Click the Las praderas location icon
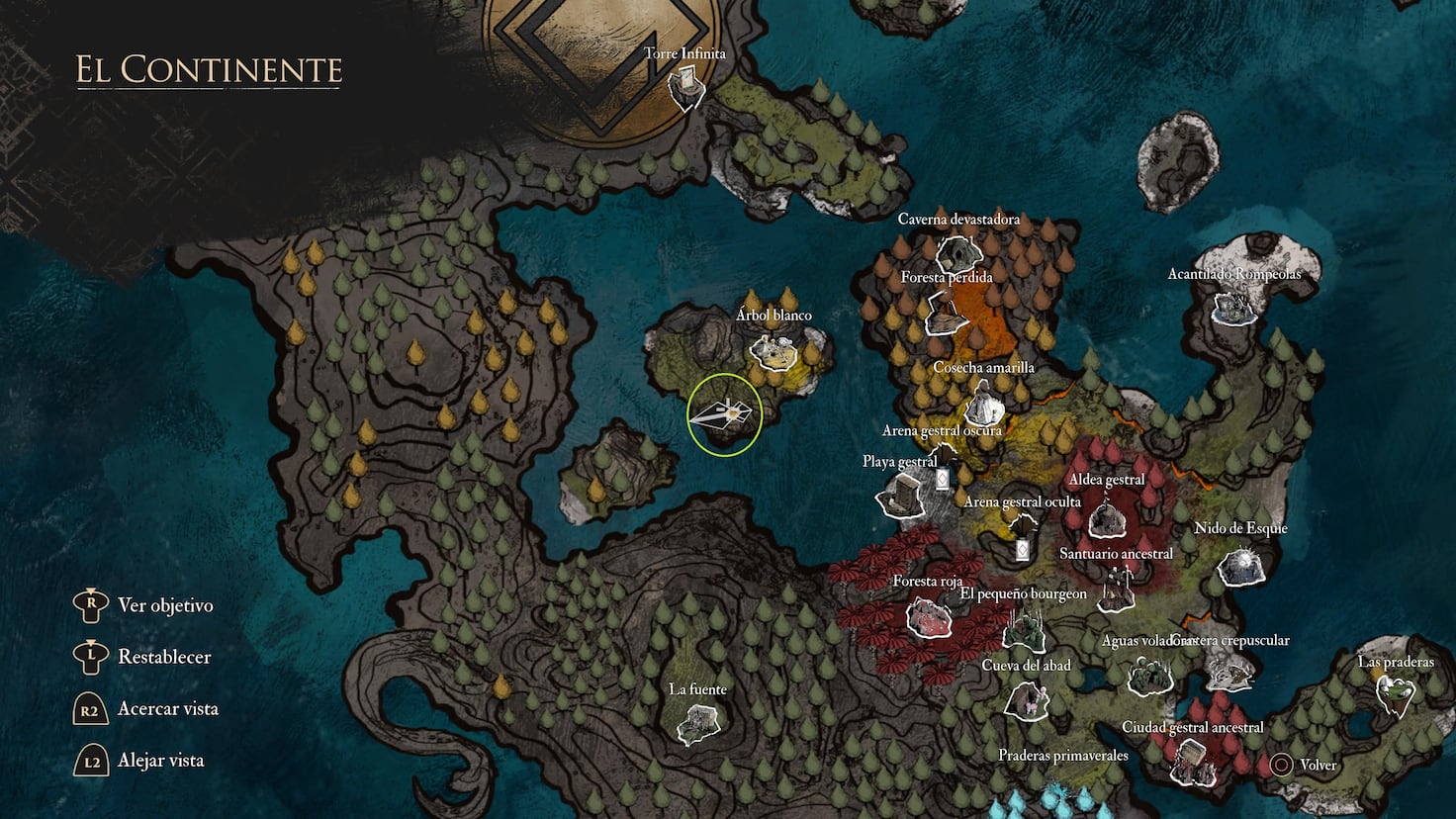The width and height of the screenshot is (1456, 819). [1395, 694]
